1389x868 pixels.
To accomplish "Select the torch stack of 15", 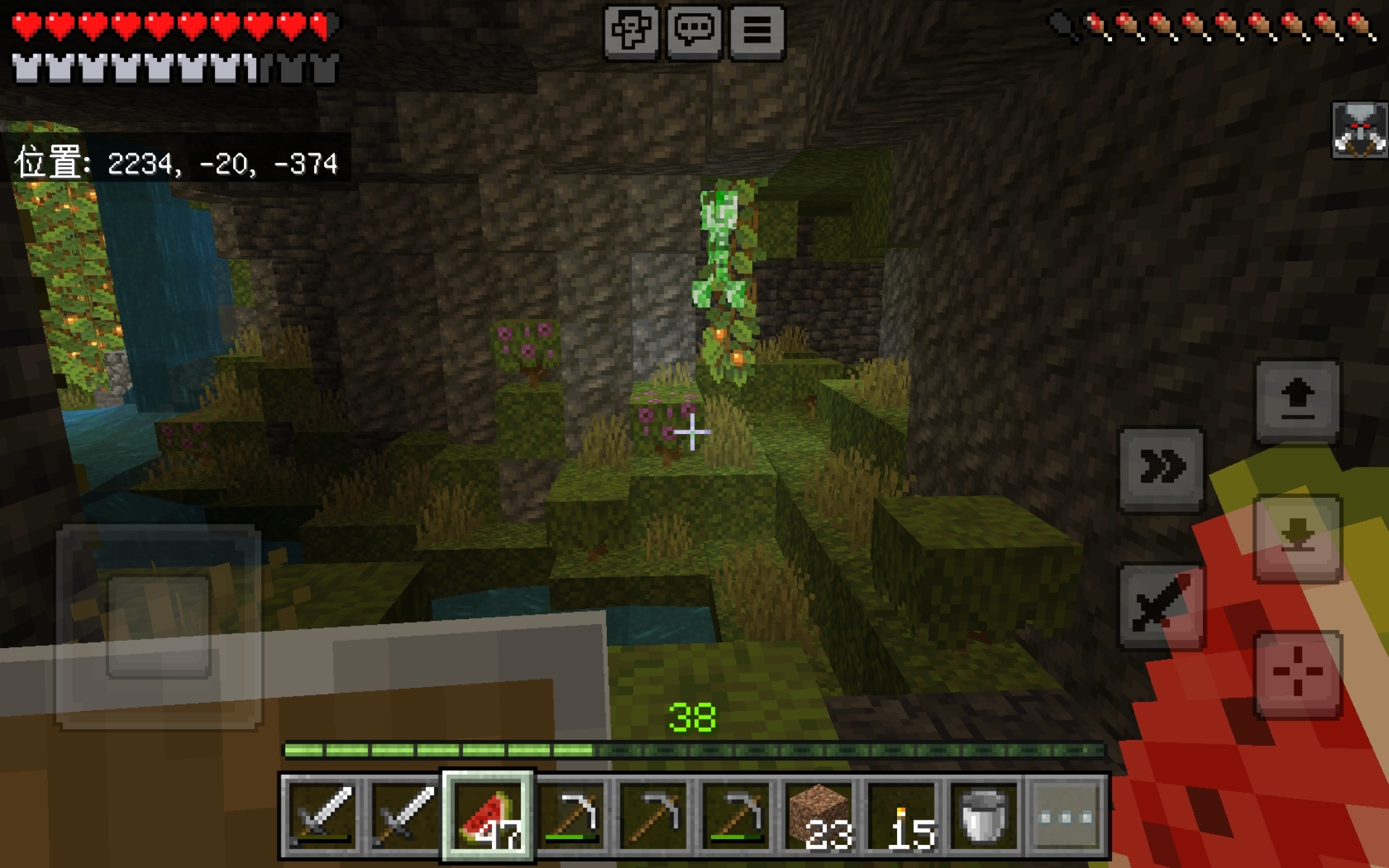I will pyautogui.click(x=904, y=816).
